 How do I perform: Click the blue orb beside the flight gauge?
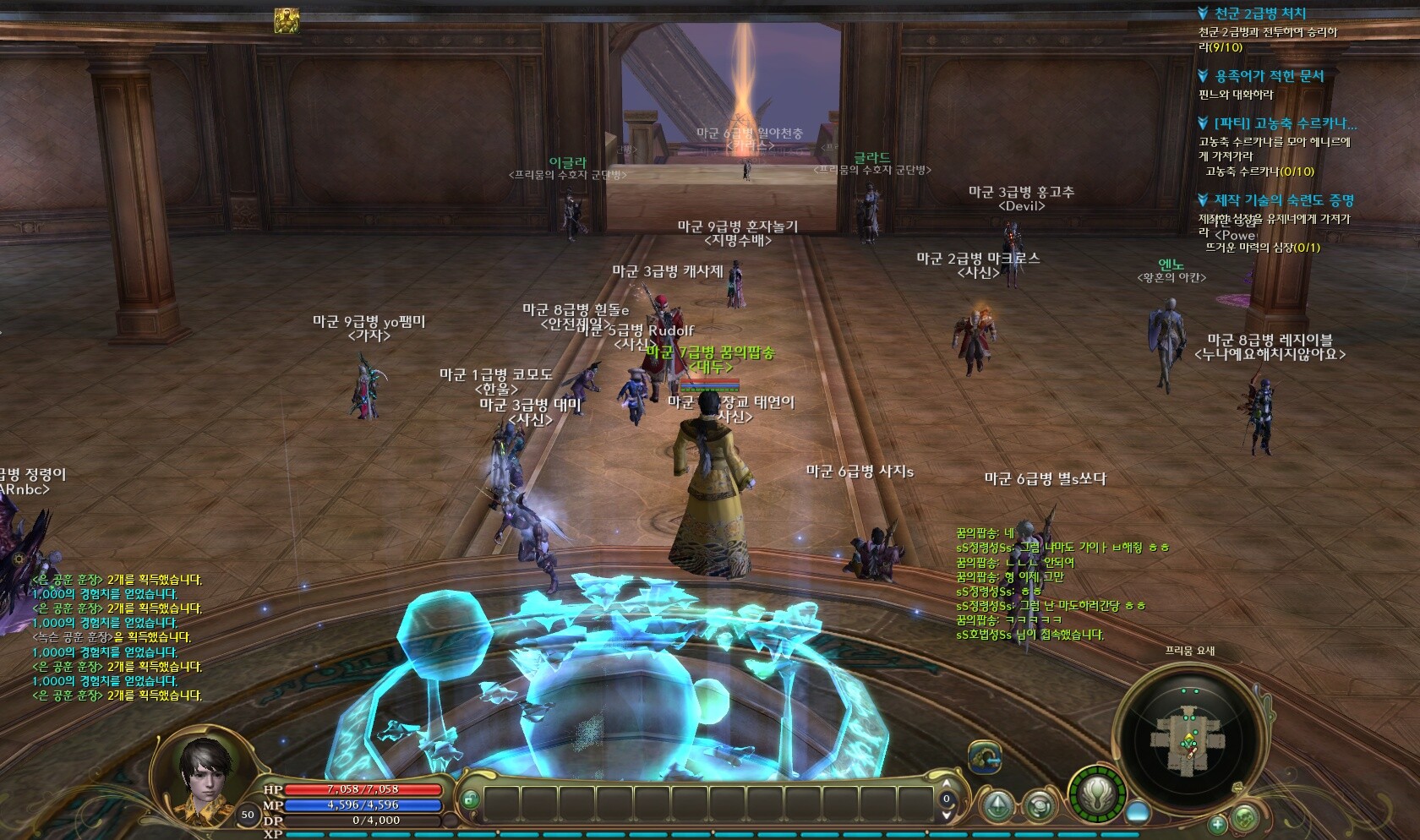pyautogui.click(x=1139, y=811)
